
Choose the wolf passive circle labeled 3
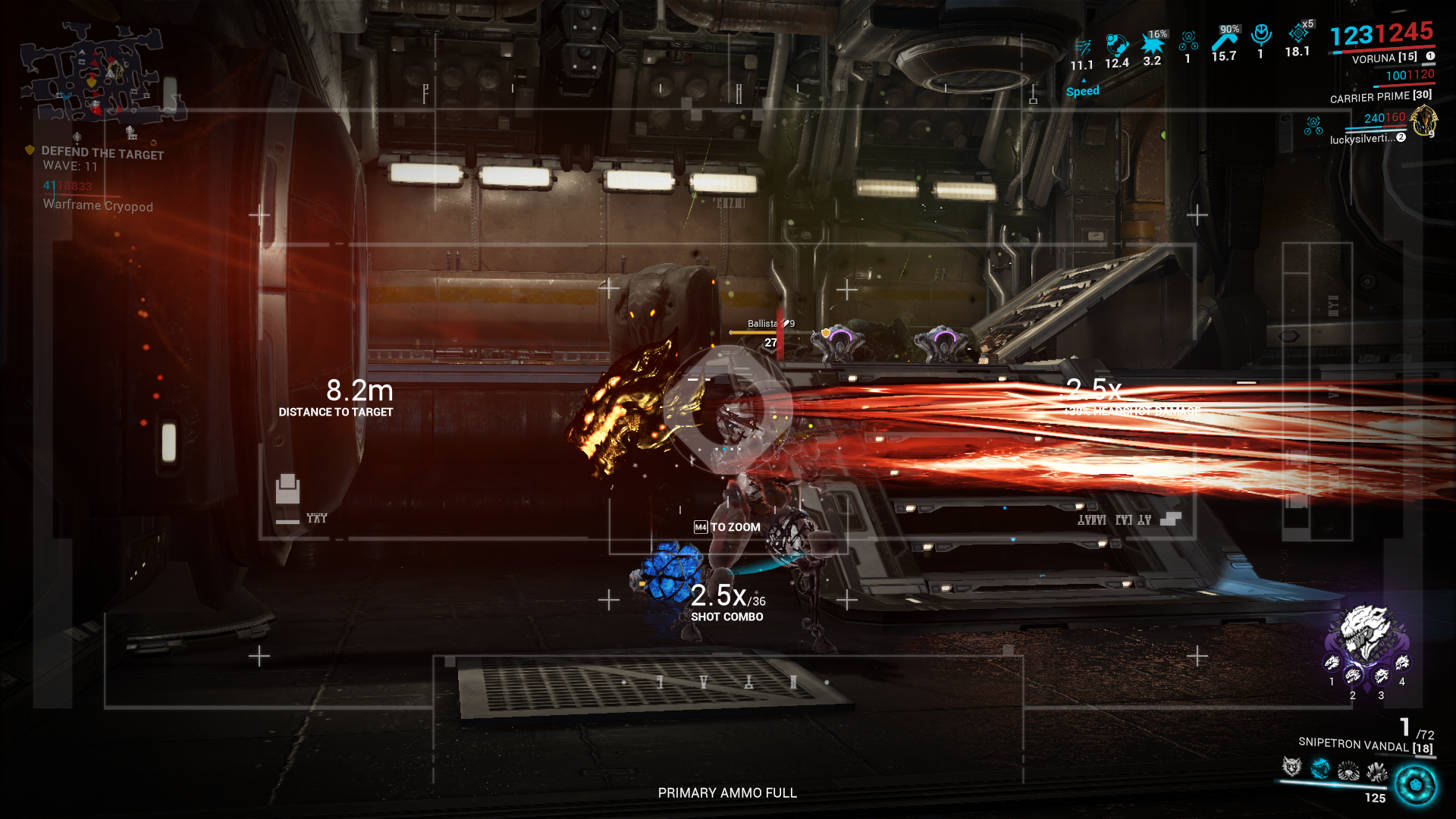[x=1382, y=676]
